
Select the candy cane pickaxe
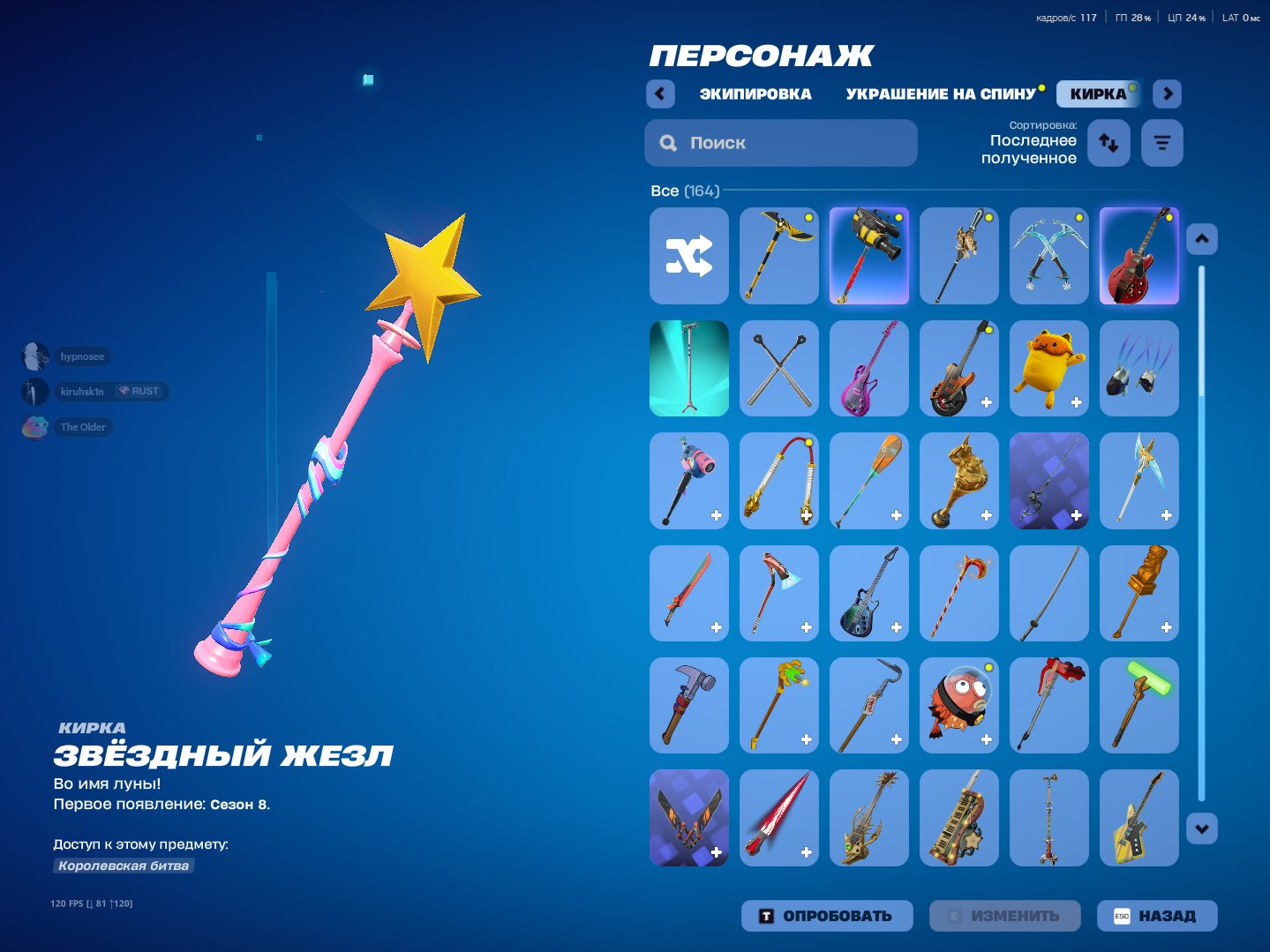click(958, 593)
